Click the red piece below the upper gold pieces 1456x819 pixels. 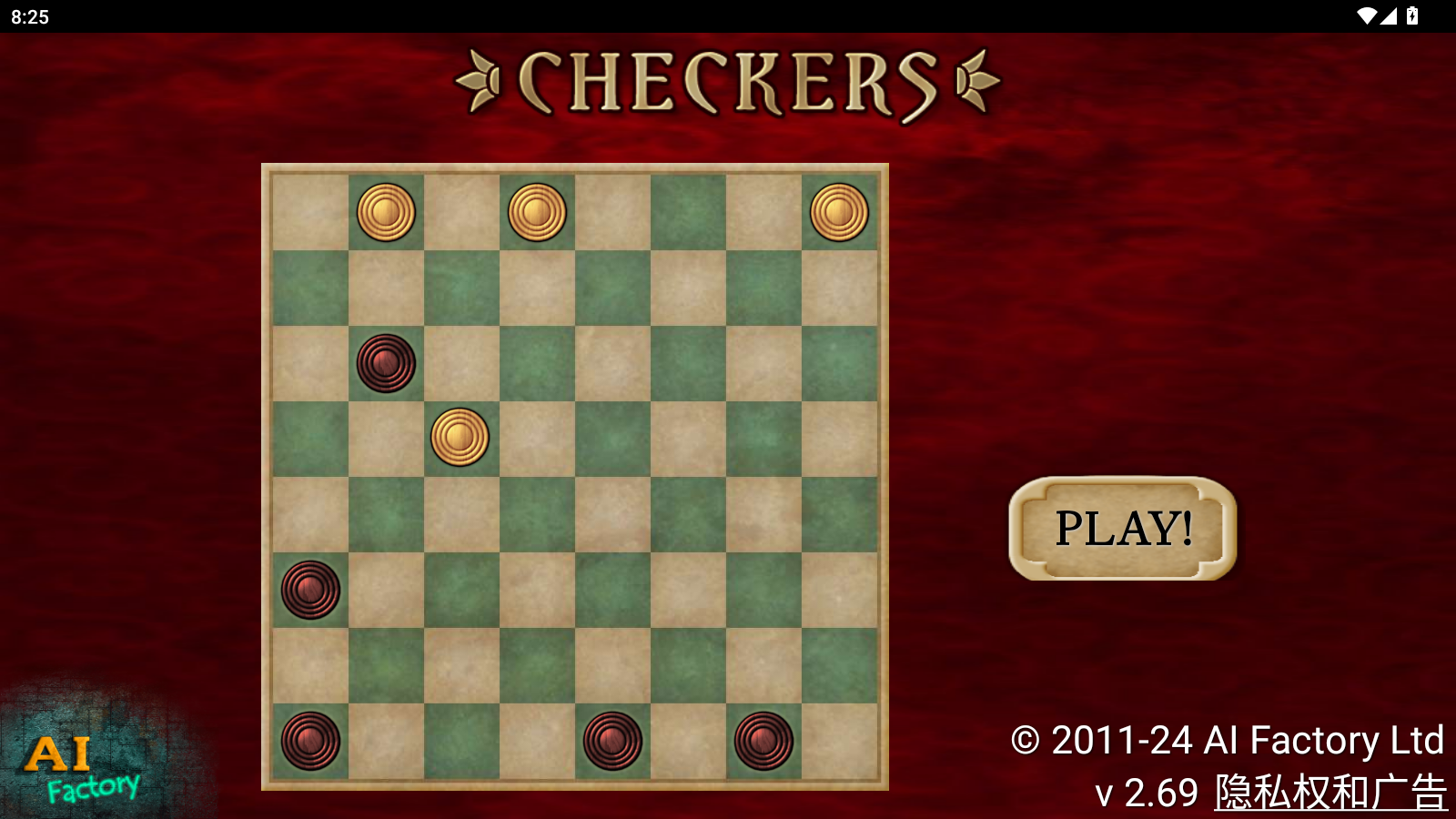[385, 362]
